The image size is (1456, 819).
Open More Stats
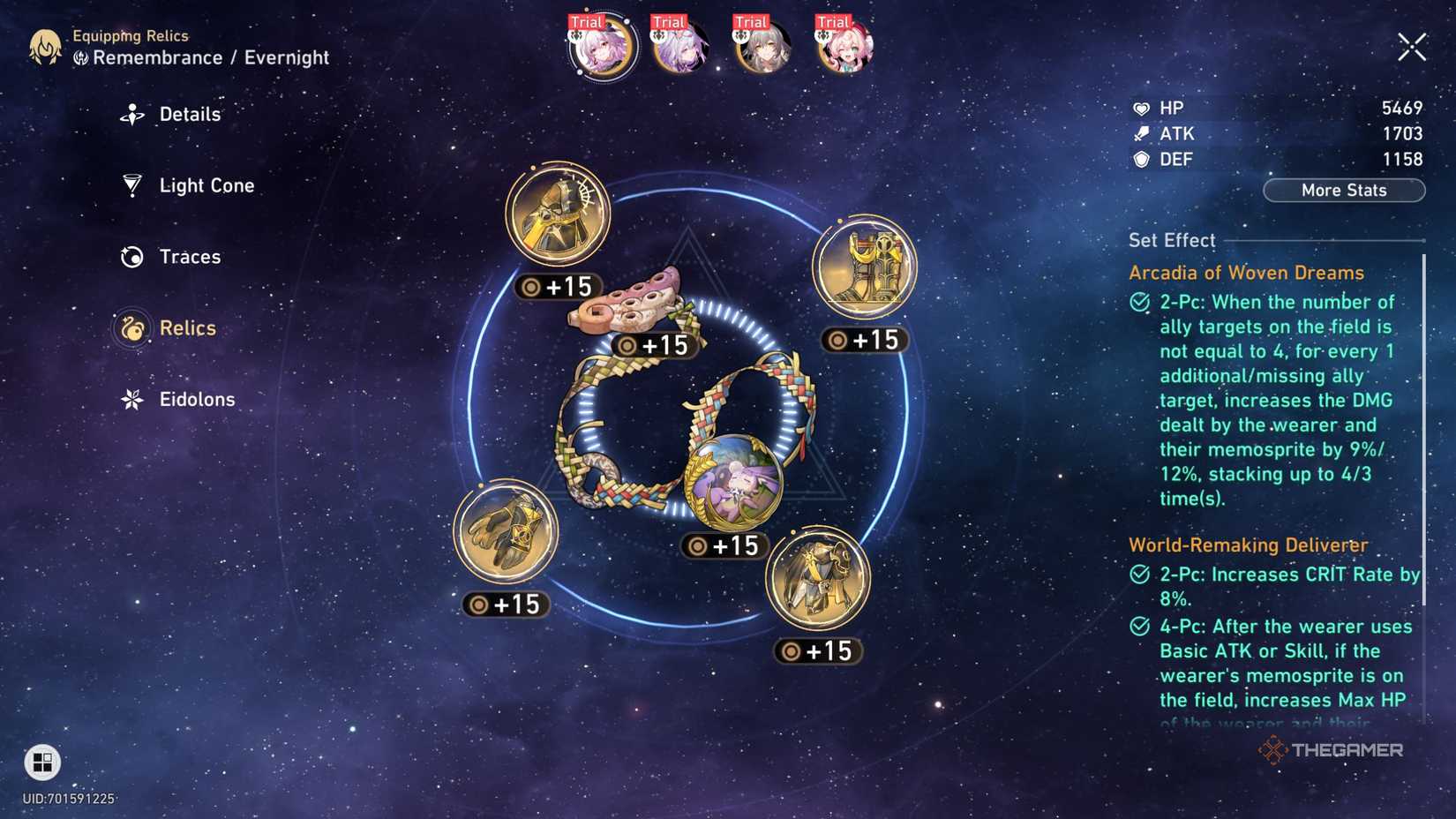coord(1344,190)
